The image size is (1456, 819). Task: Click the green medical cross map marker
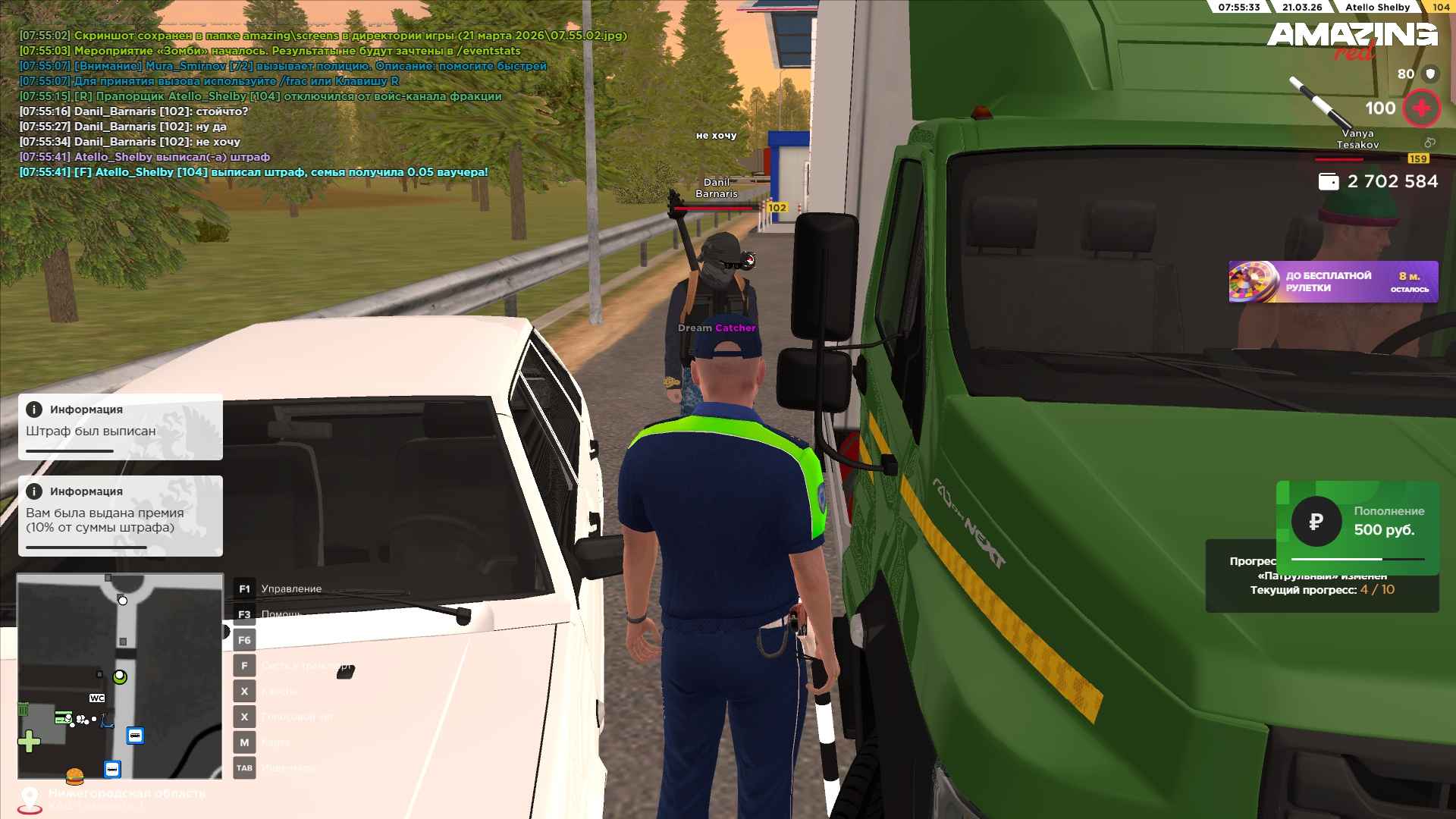click(29, 741)
